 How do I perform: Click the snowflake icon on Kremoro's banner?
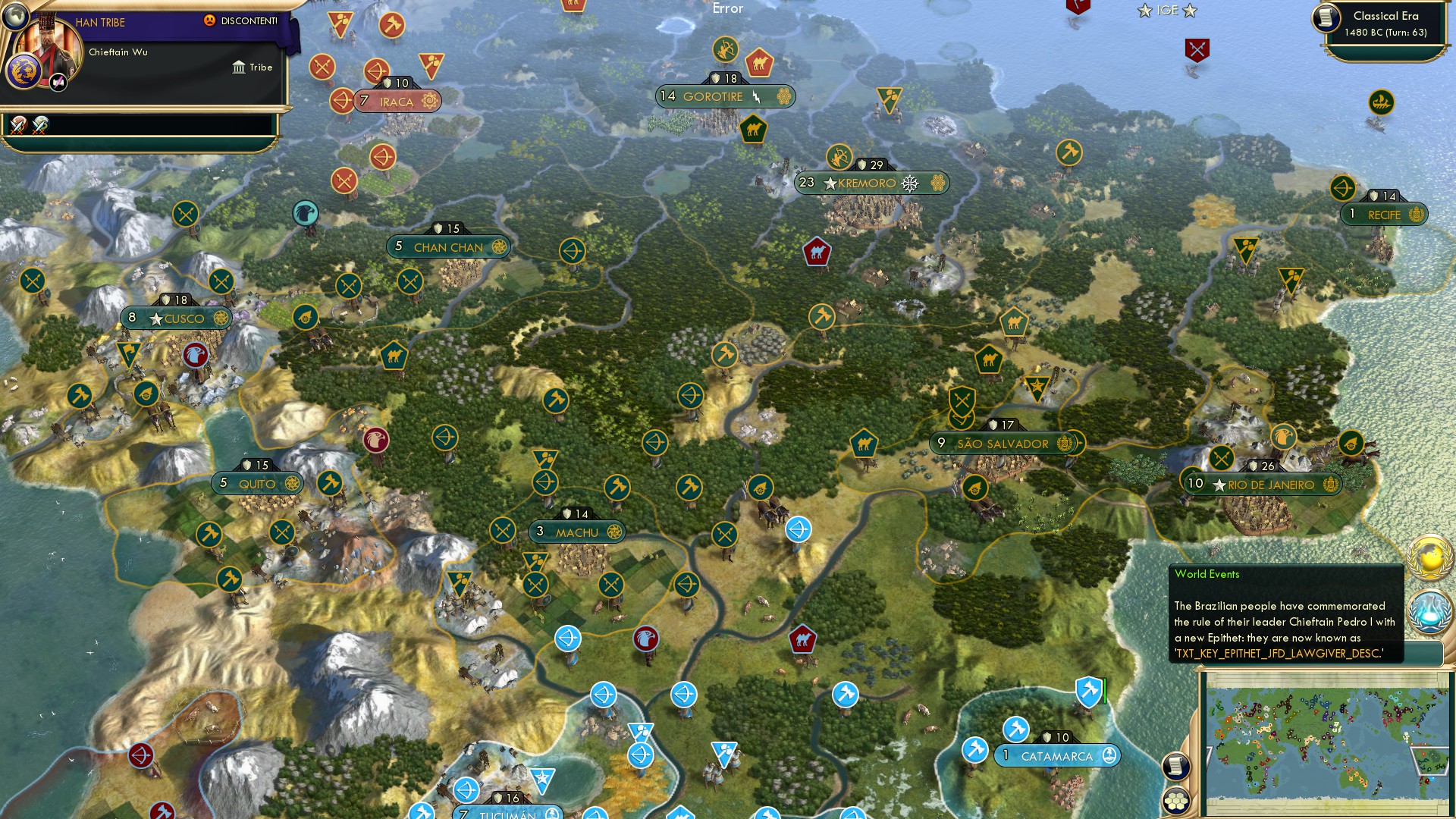[908, 182]
